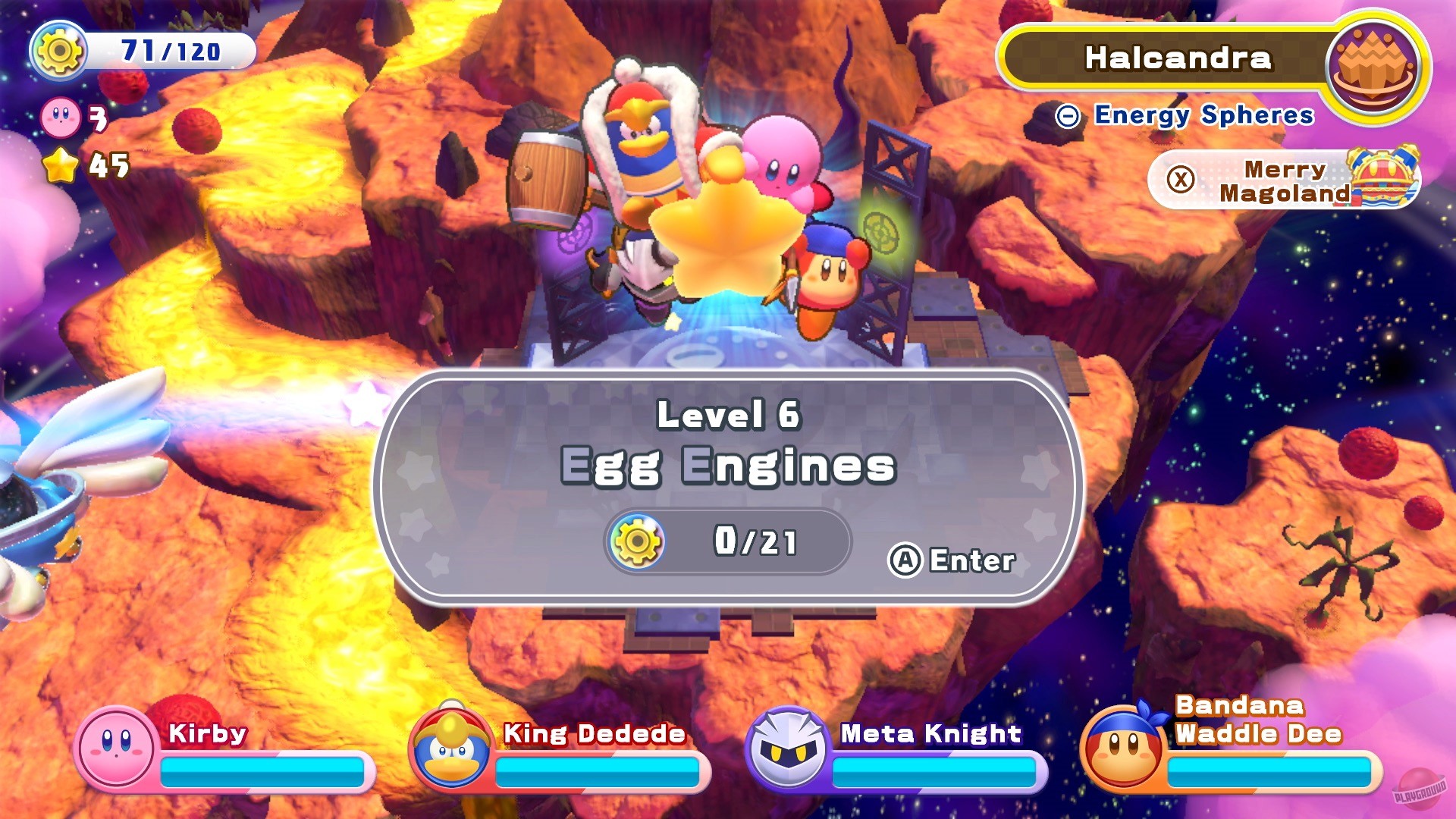Click the Halcandra level name banner
Screen dimensions: 1456x819
point(1178,58)
